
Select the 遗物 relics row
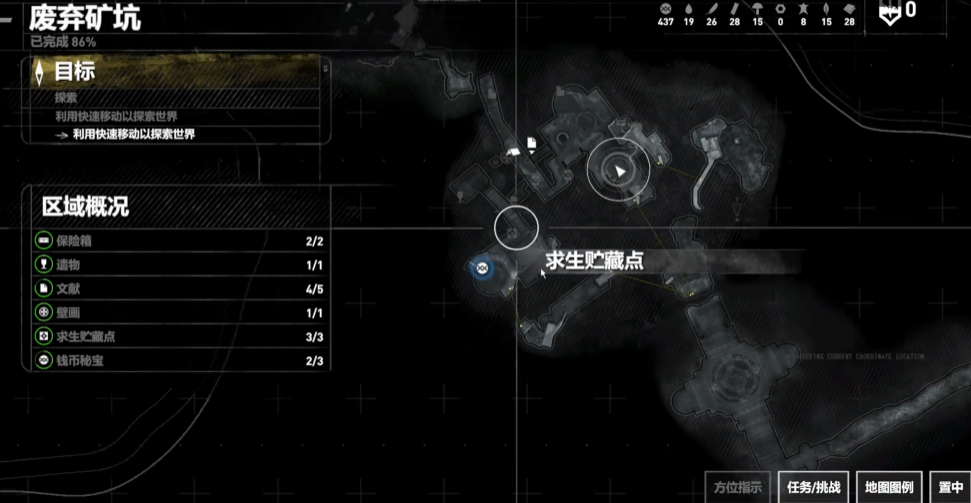180,265
